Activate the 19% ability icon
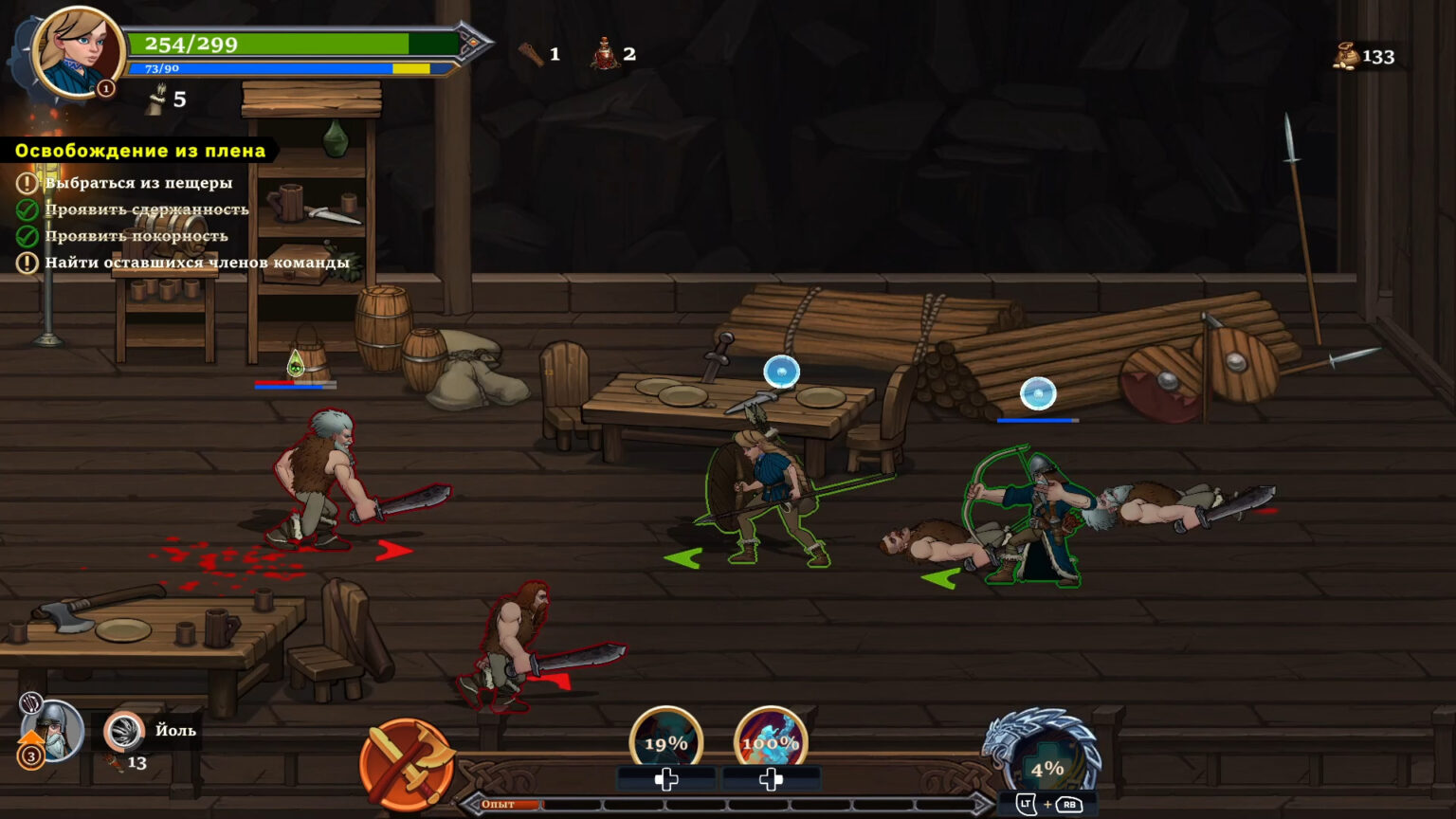Image resolution: width=1456 pixels, height=819 pixels. (665, 741)
